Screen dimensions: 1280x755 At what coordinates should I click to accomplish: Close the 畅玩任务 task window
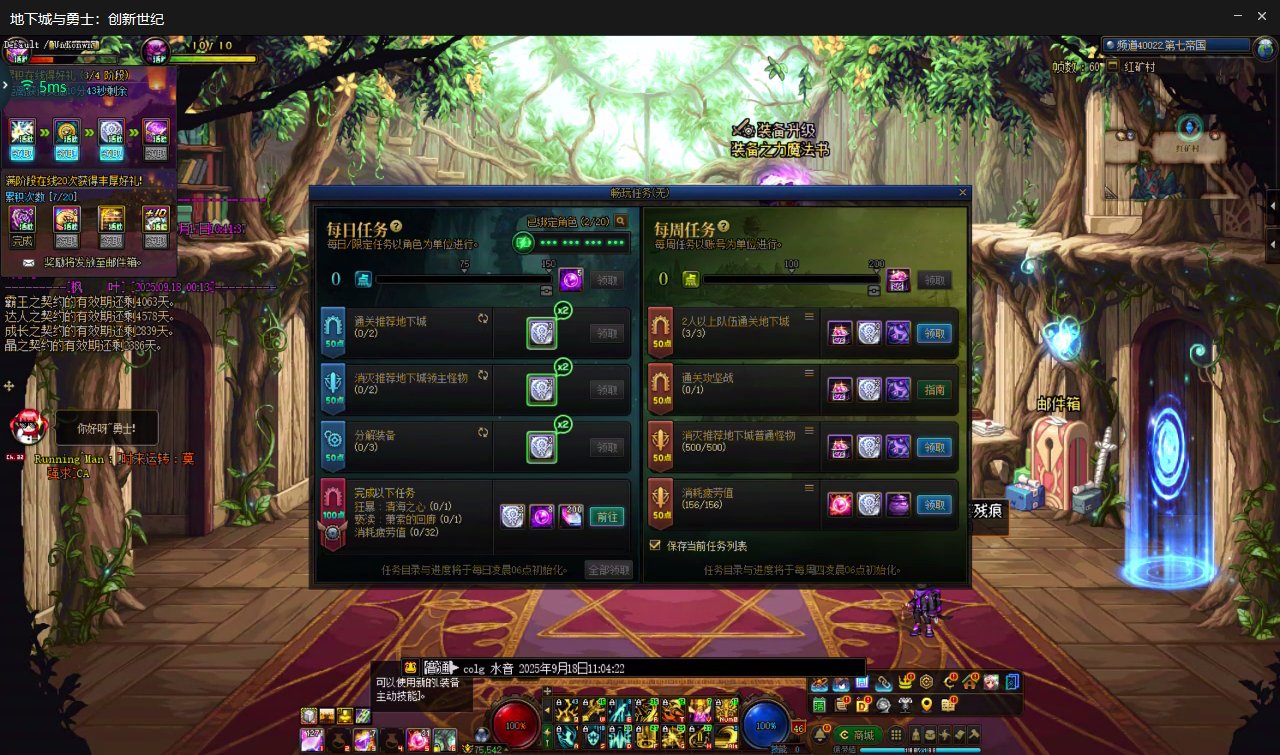pyautogui.click(x=963, y=192)
